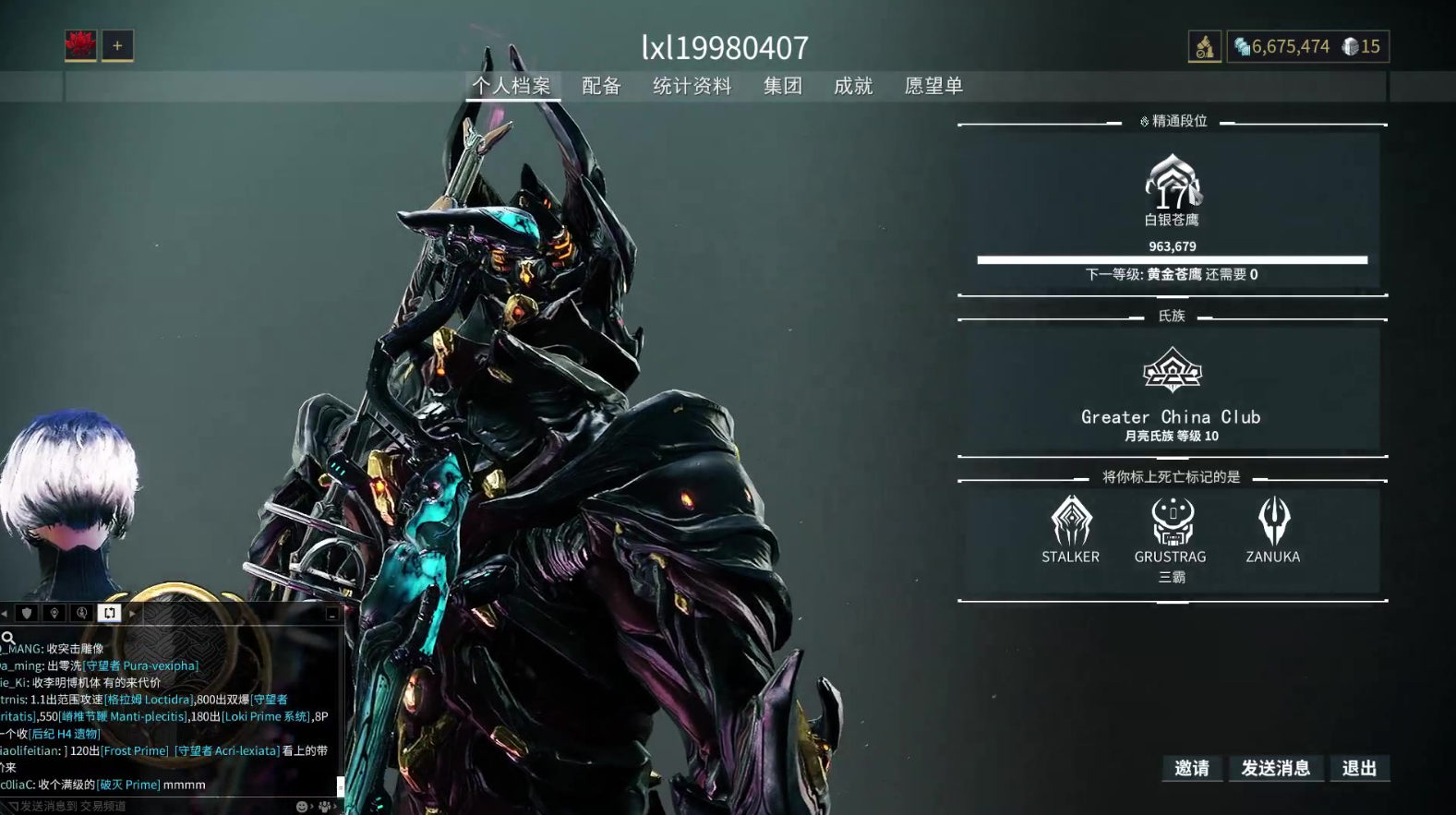Minimize the chat window
The width and height of the screenshot is (1456, 815).
[x=331, y=614]
